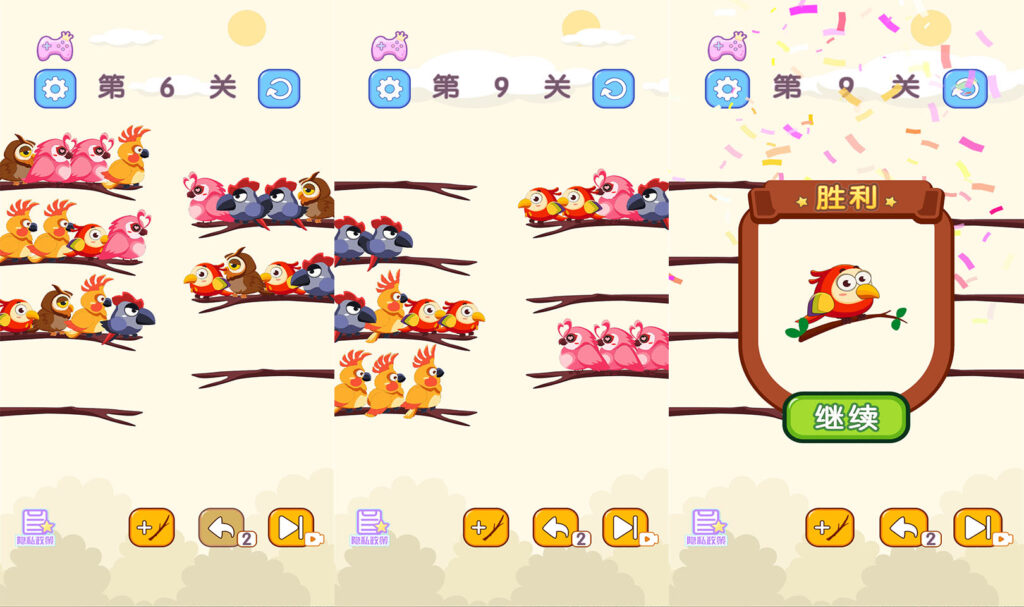
Task: Open the gear settings on the victory screen
Action: [x=727, y=89]
